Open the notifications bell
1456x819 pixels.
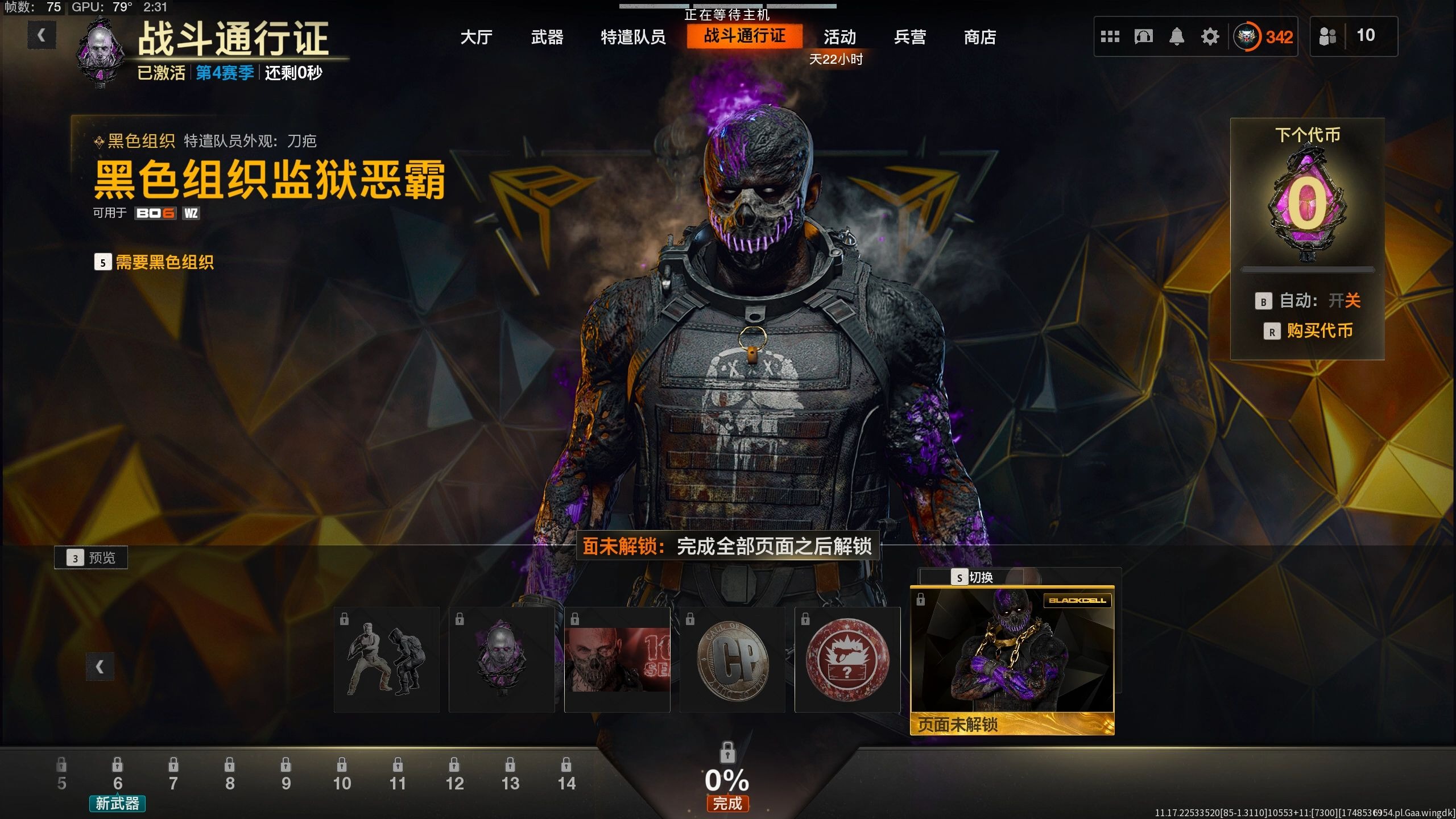click(1176, 37)
